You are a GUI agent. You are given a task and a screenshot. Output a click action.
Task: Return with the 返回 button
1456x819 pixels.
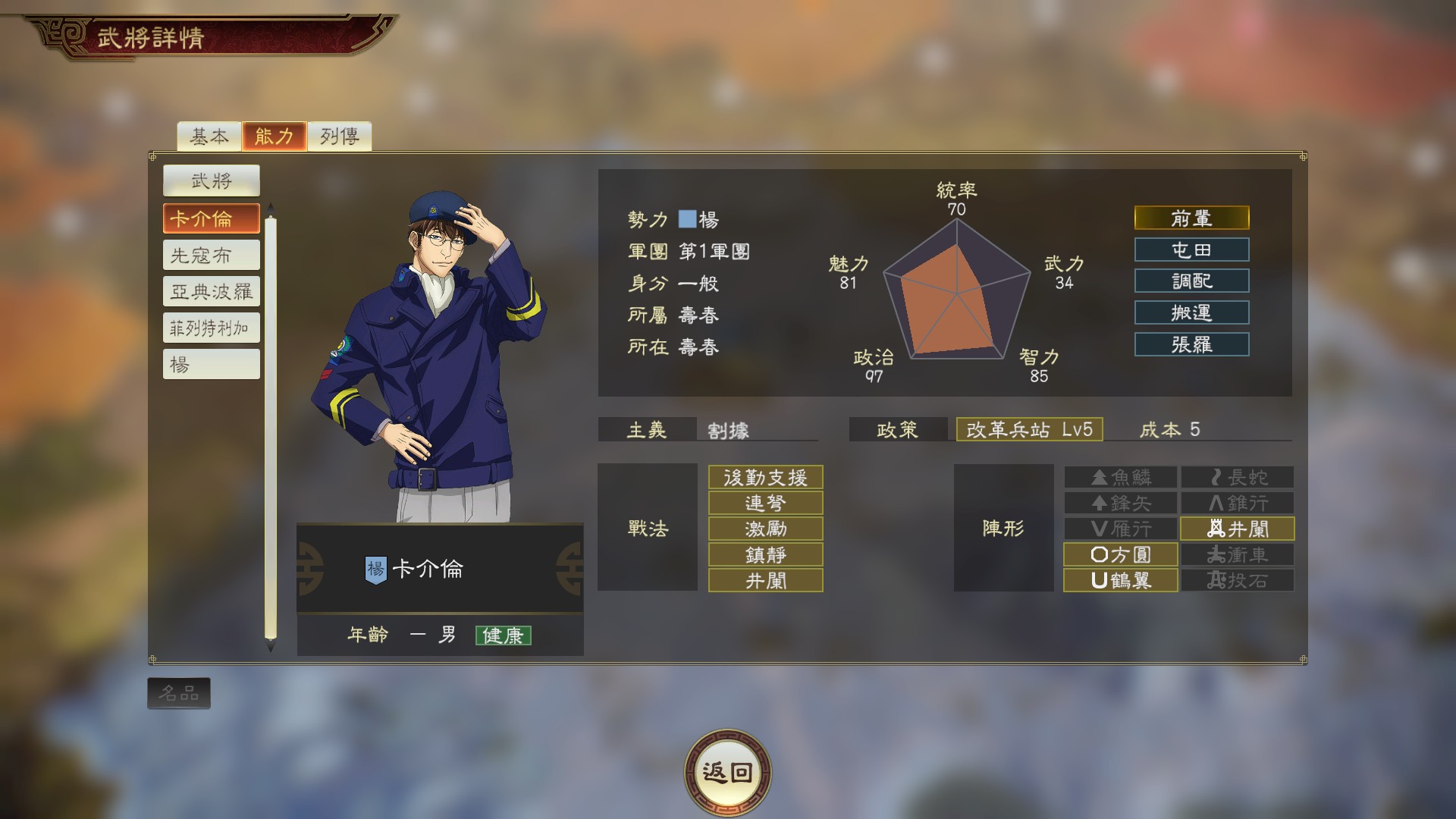click(727, 773)
